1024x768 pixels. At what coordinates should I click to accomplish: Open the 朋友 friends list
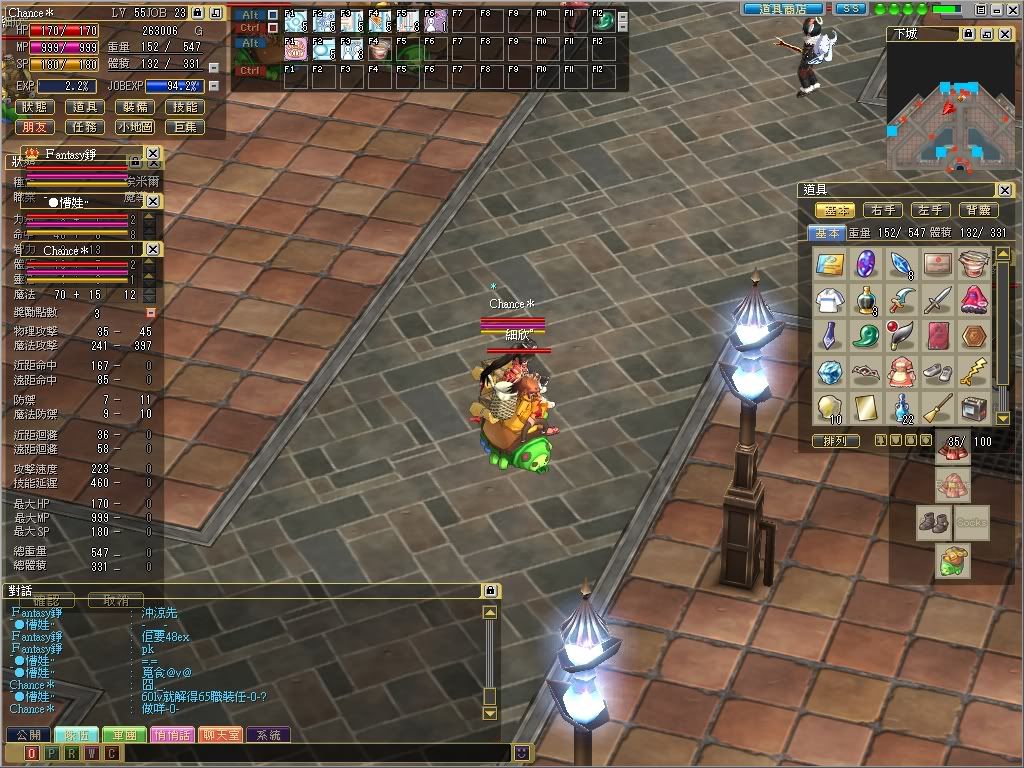click(34, 127)
